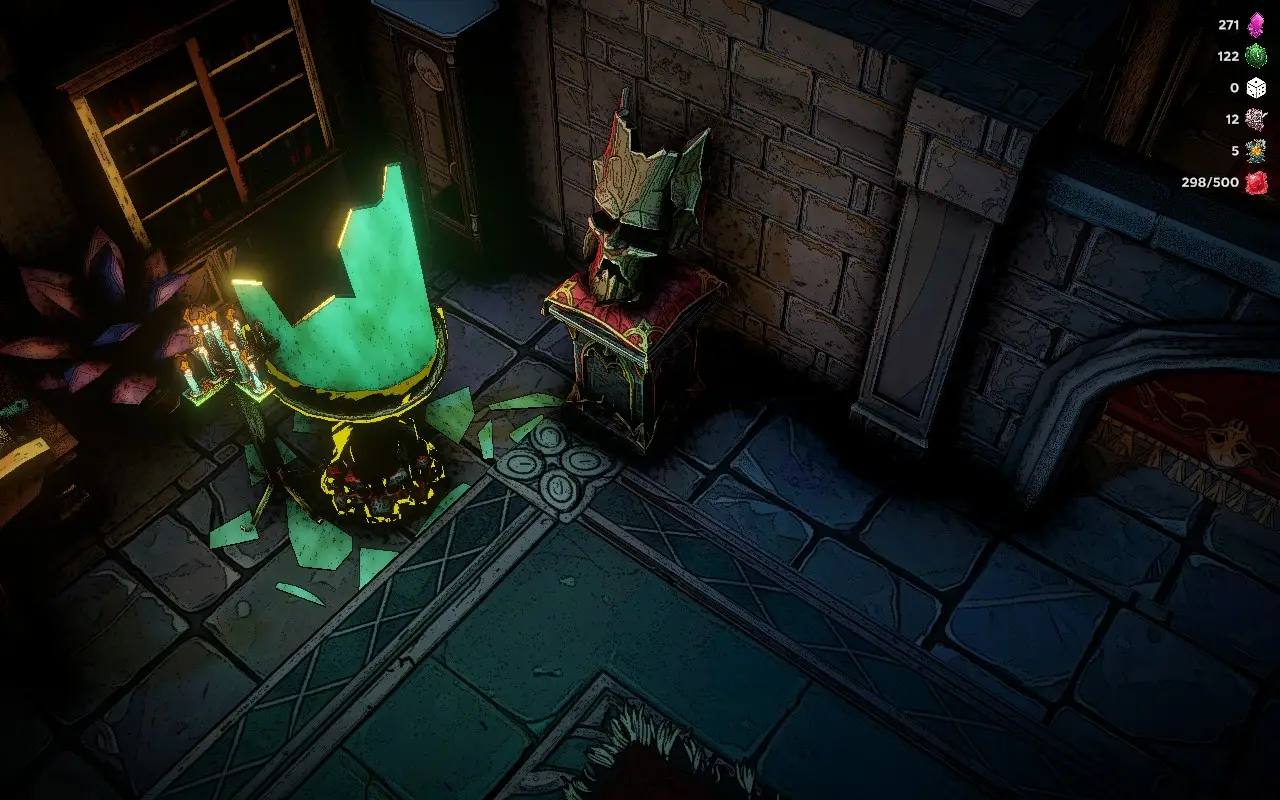The height and width of the screenshot is (800, 1280).
Task: Click the pink herb resource icon
Action: [x=1255, y=121]
